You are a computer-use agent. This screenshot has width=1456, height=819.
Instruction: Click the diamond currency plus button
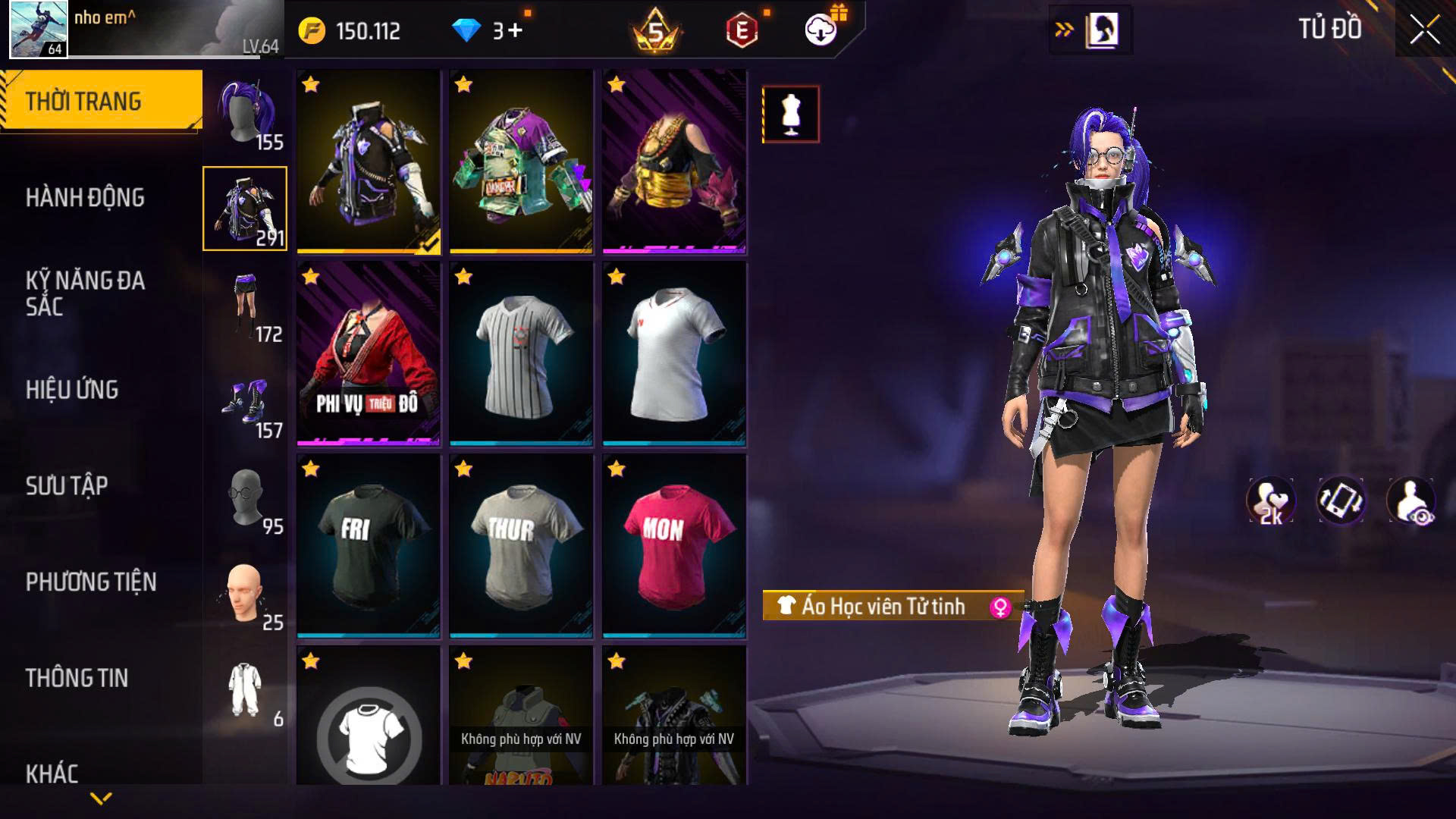(x=516, y=31)
